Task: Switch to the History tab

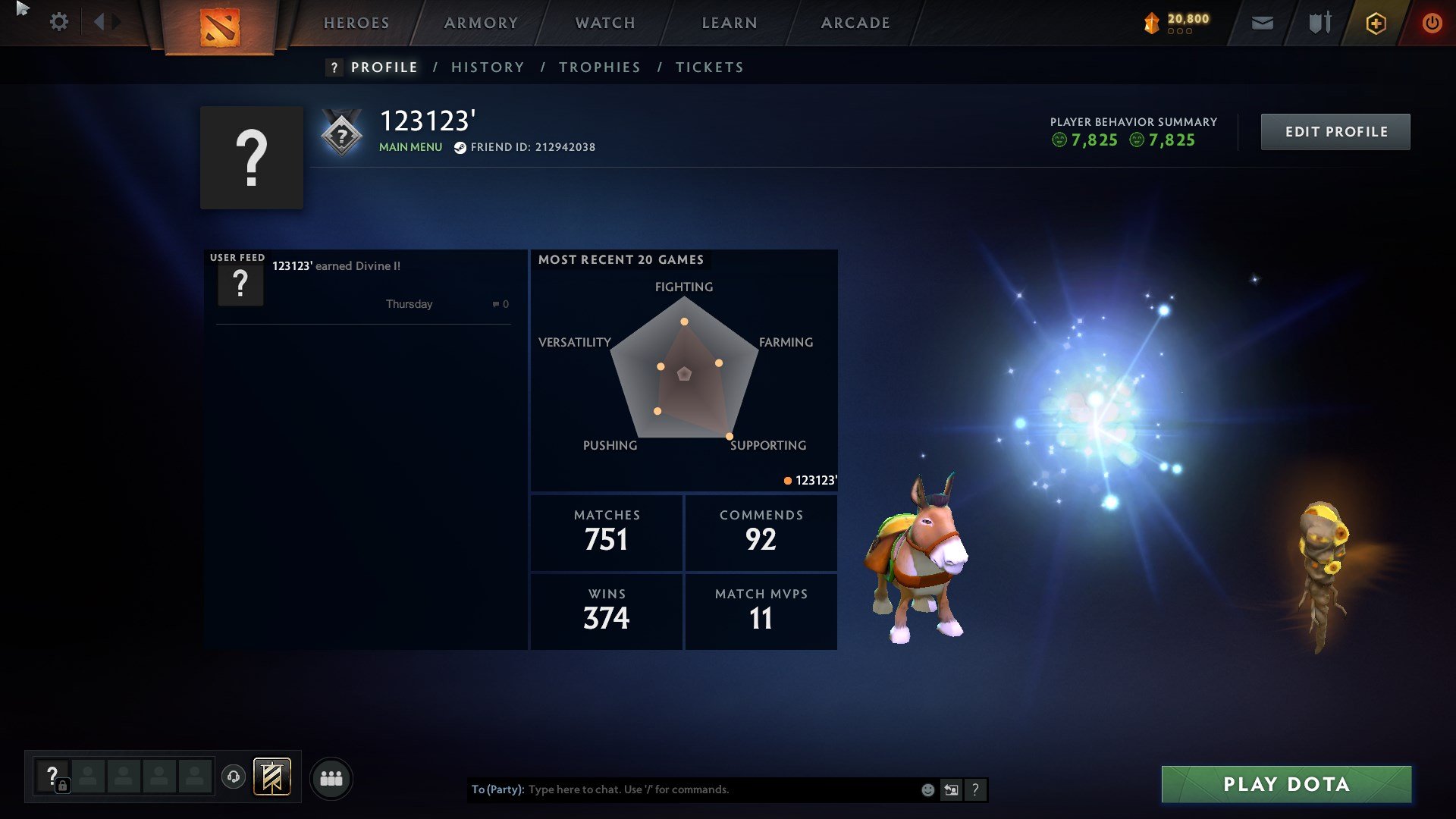Action: pos(488,67)
